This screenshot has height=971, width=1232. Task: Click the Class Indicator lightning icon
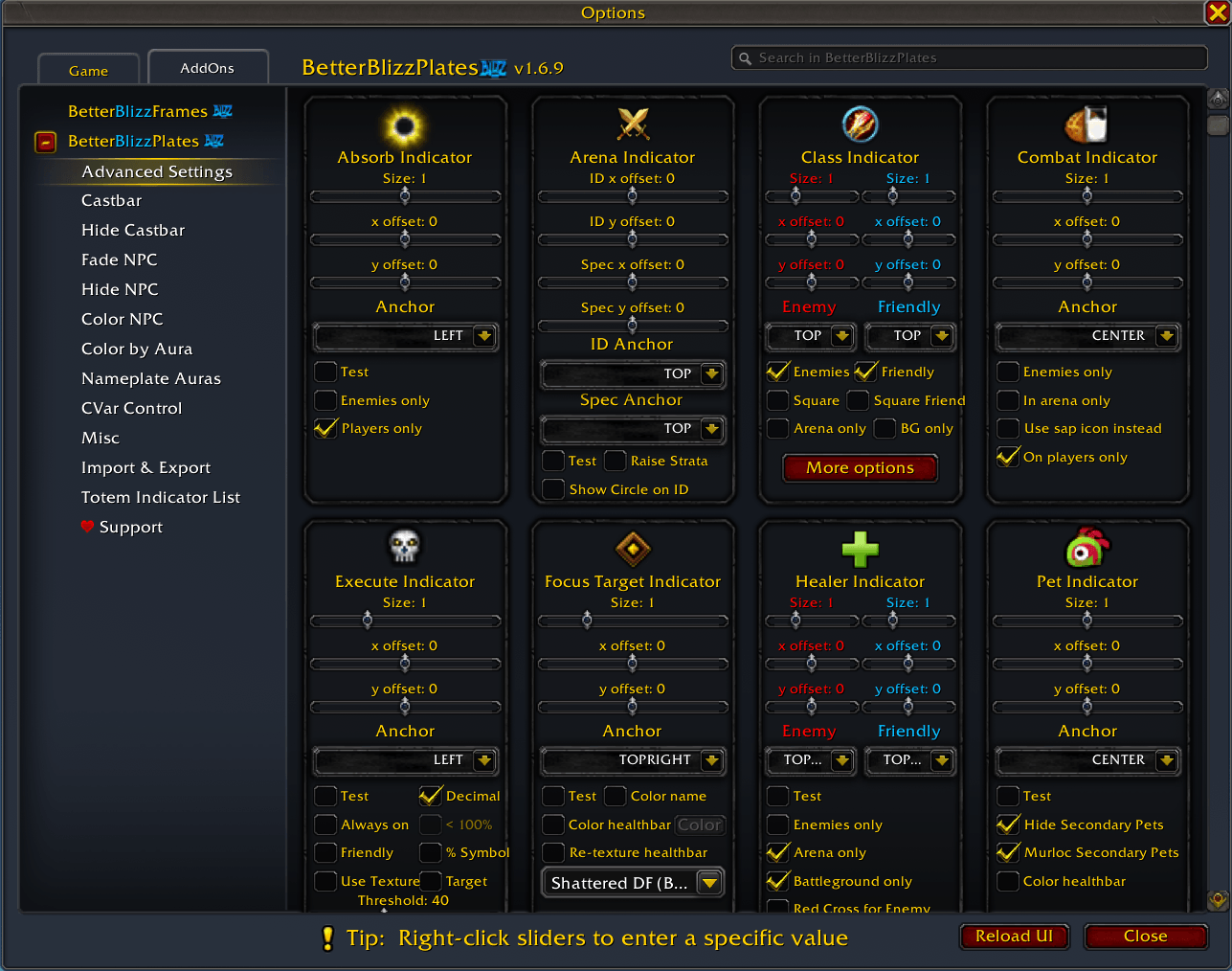tap(859, 124)
